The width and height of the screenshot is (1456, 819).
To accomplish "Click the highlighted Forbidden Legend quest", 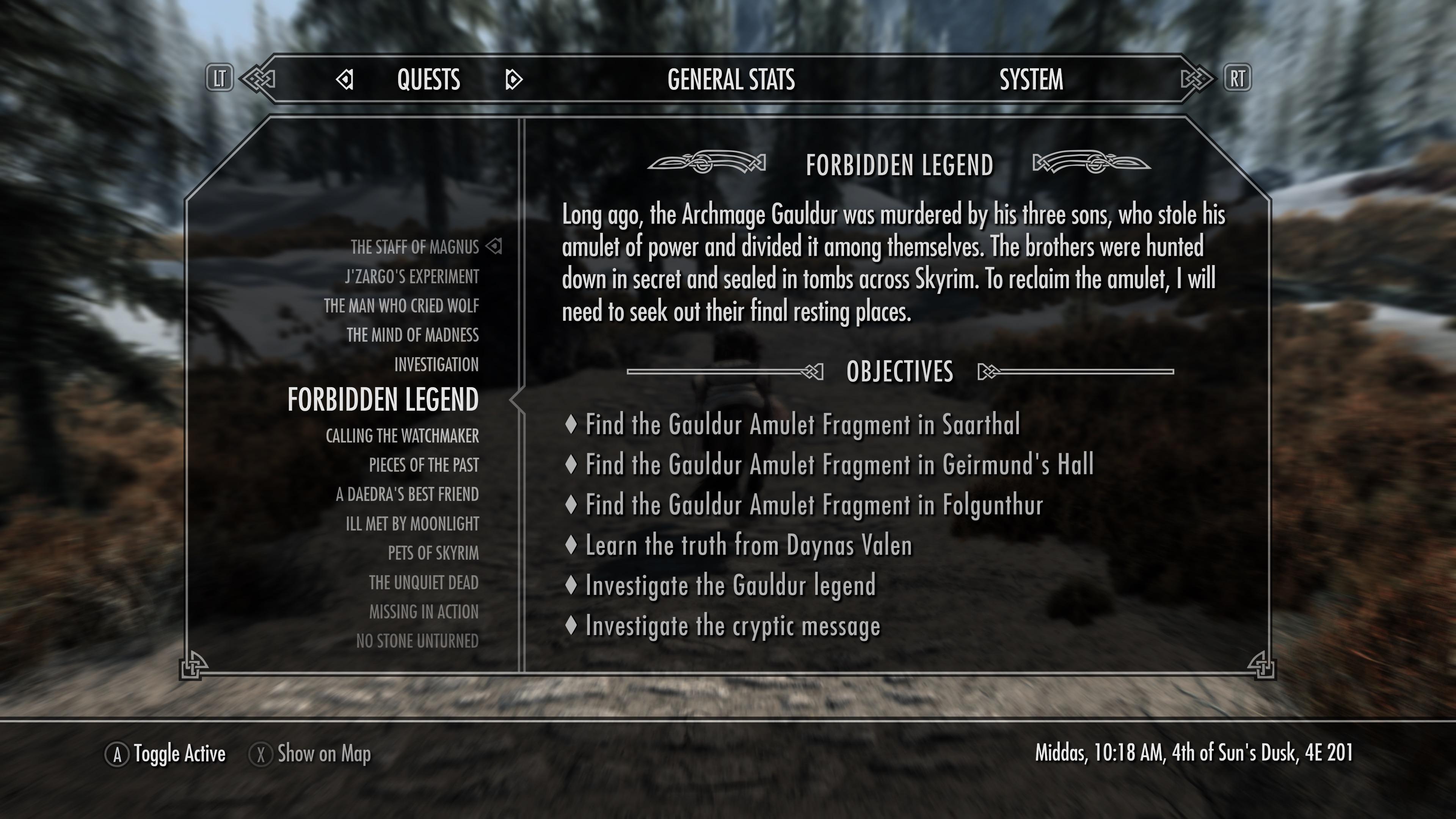I will (383, 400).
